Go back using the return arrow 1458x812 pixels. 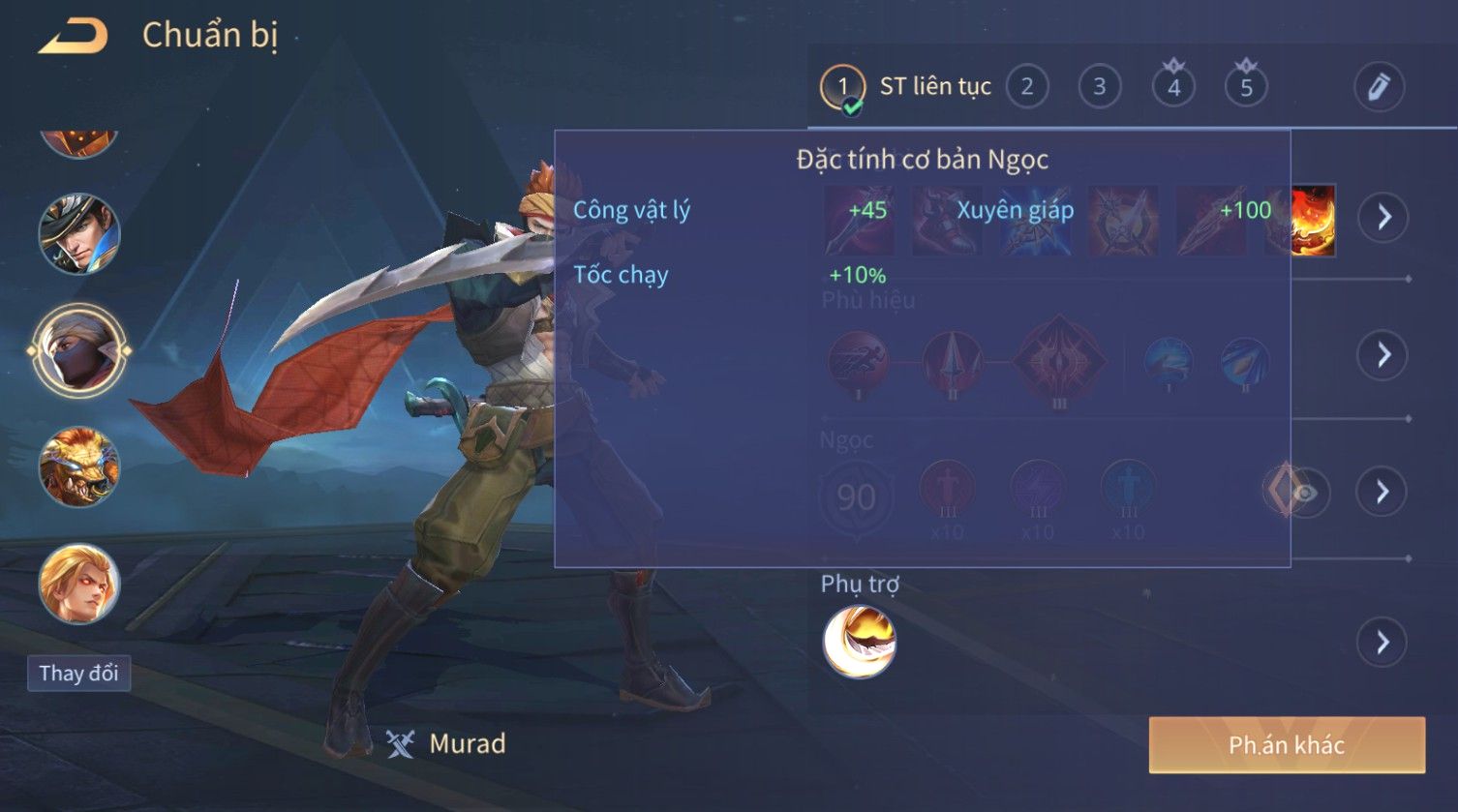point(73,37)
